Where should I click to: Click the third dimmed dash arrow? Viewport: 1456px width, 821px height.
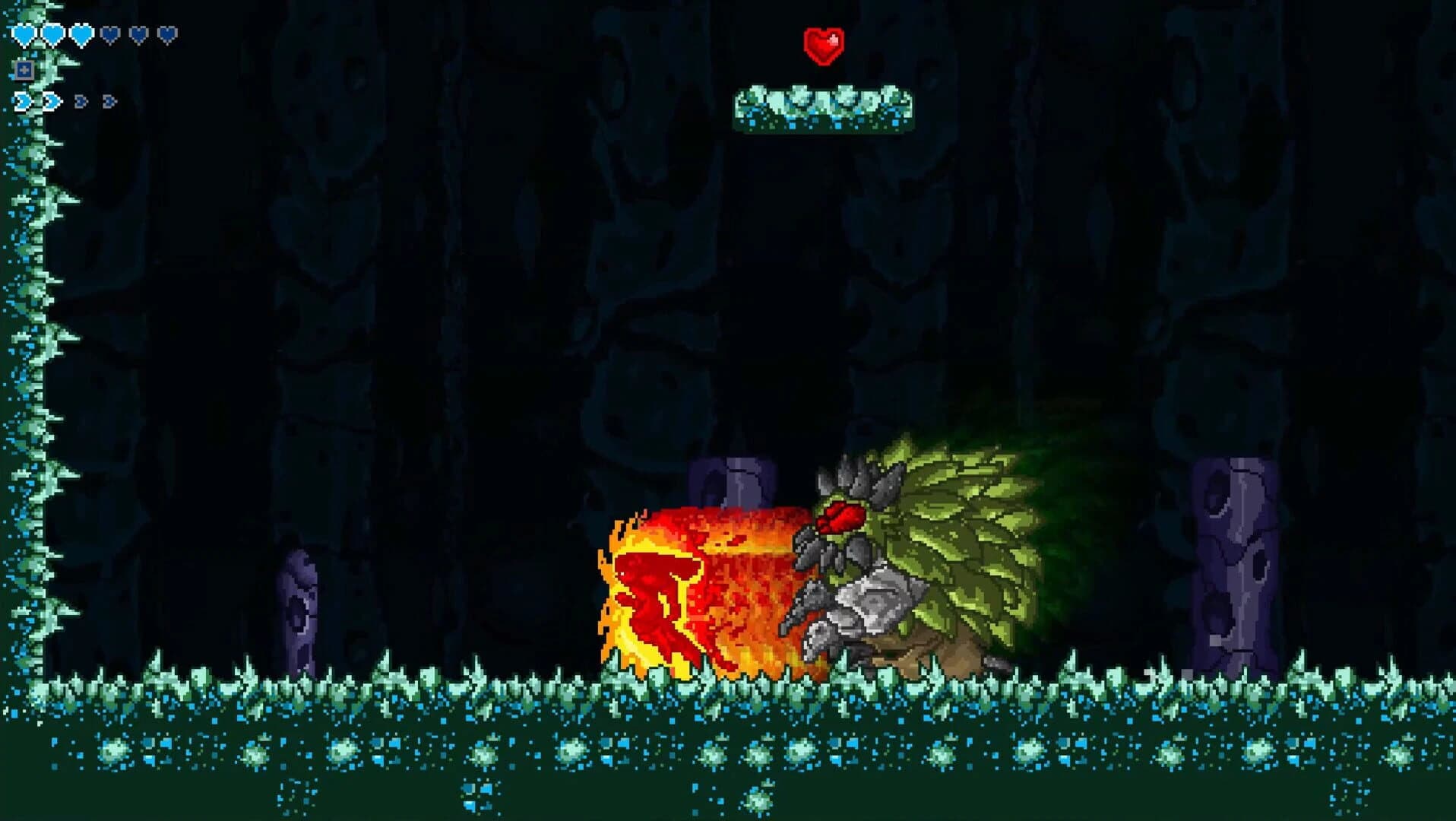tap(81, 101)
